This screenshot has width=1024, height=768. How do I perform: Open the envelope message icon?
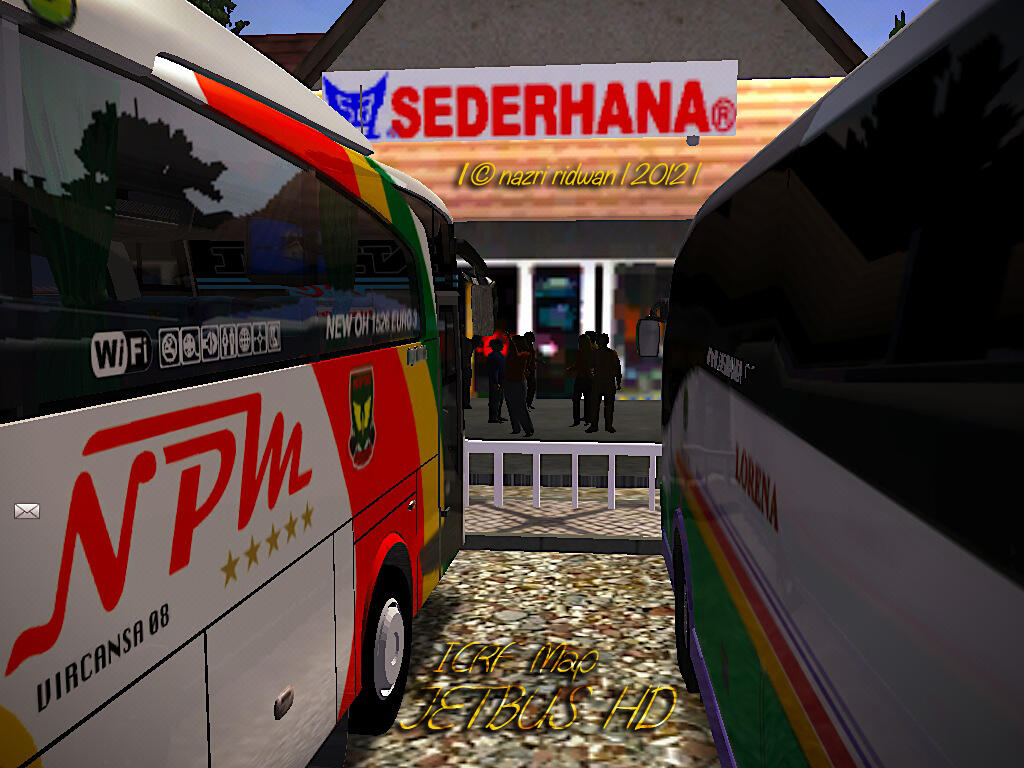pyautogui.click(x=27, y=511)
